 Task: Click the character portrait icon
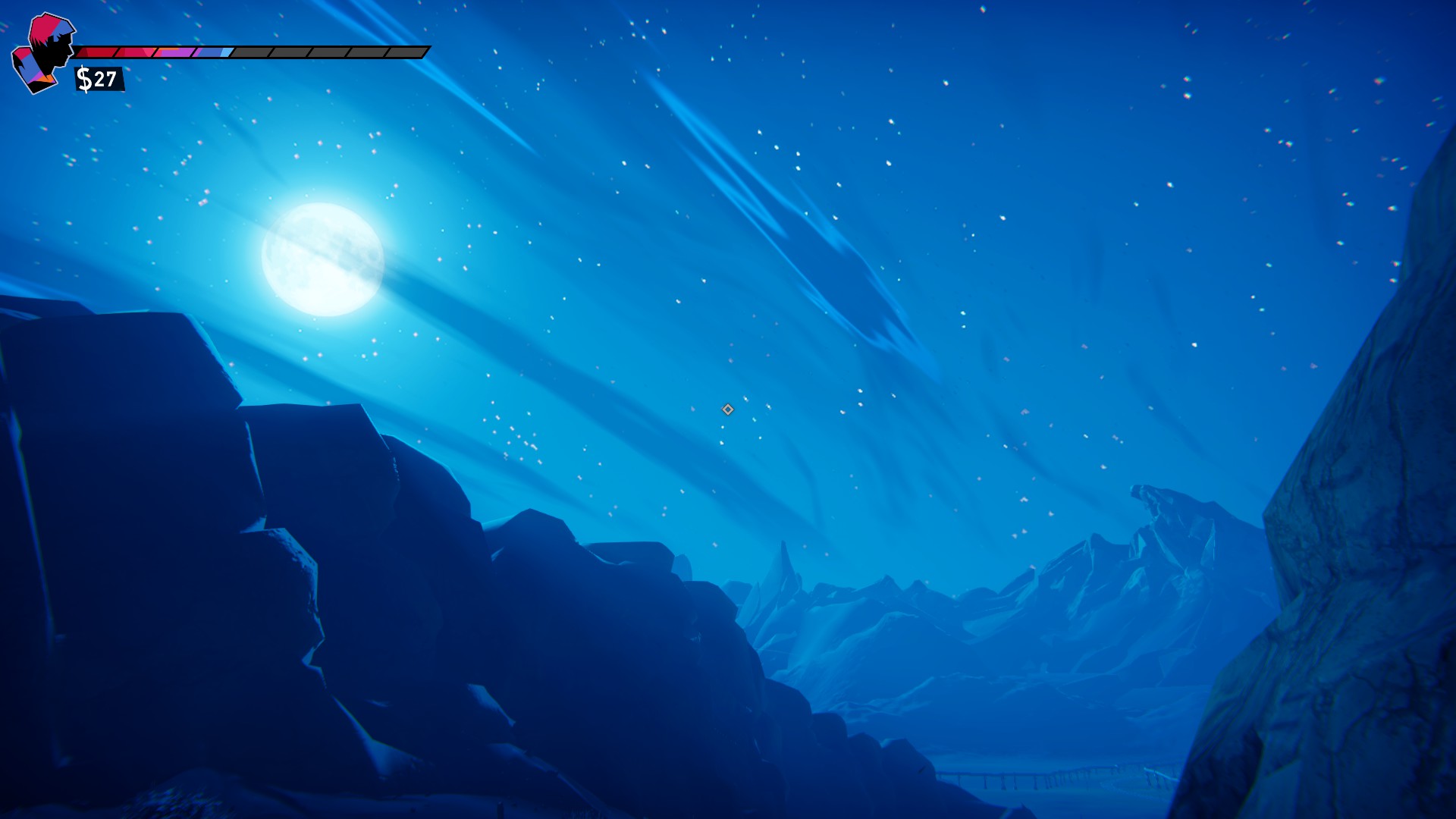[x=43, y=53]
